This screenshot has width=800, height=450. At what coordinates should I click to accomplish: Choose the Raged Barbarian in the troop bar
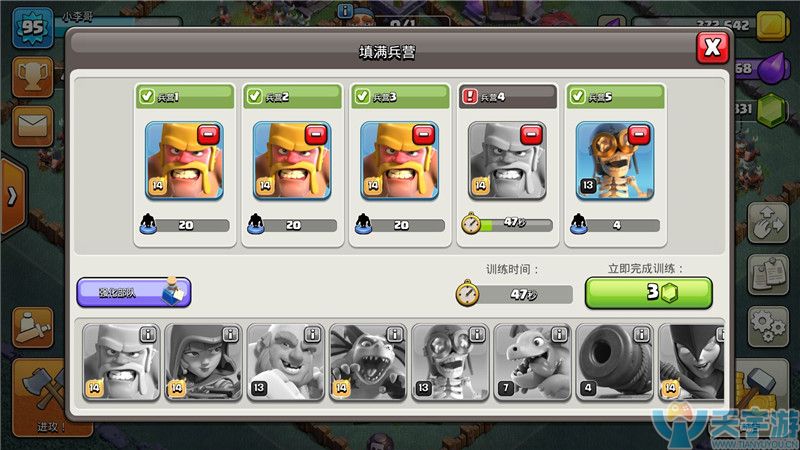120,362
